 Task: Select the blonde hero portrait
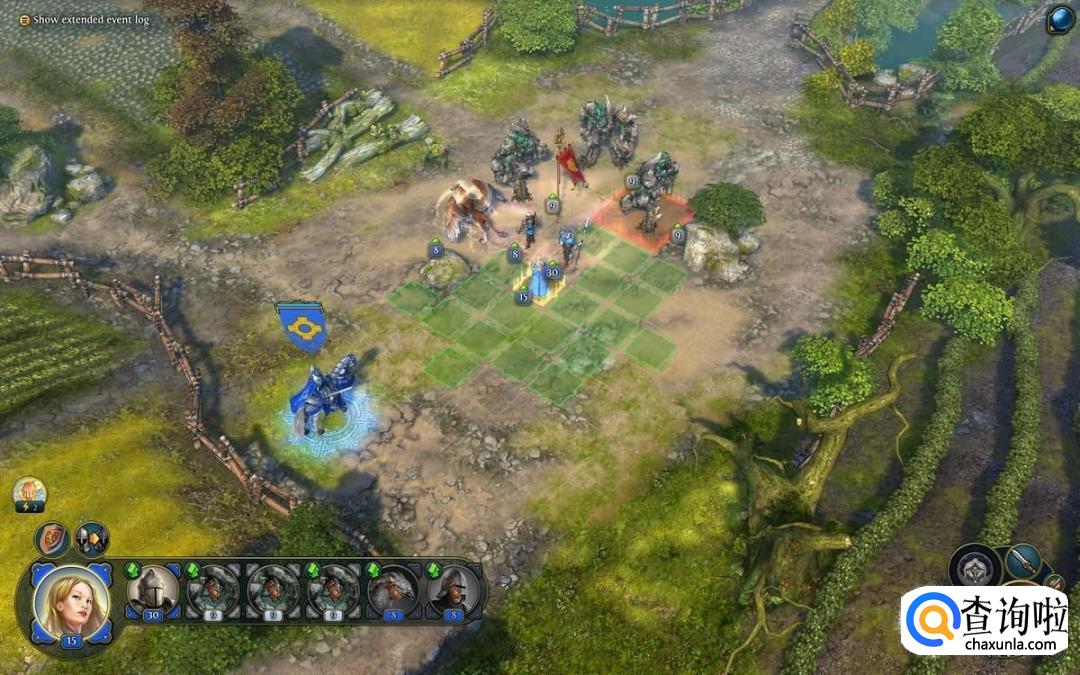tap(71, 603)
